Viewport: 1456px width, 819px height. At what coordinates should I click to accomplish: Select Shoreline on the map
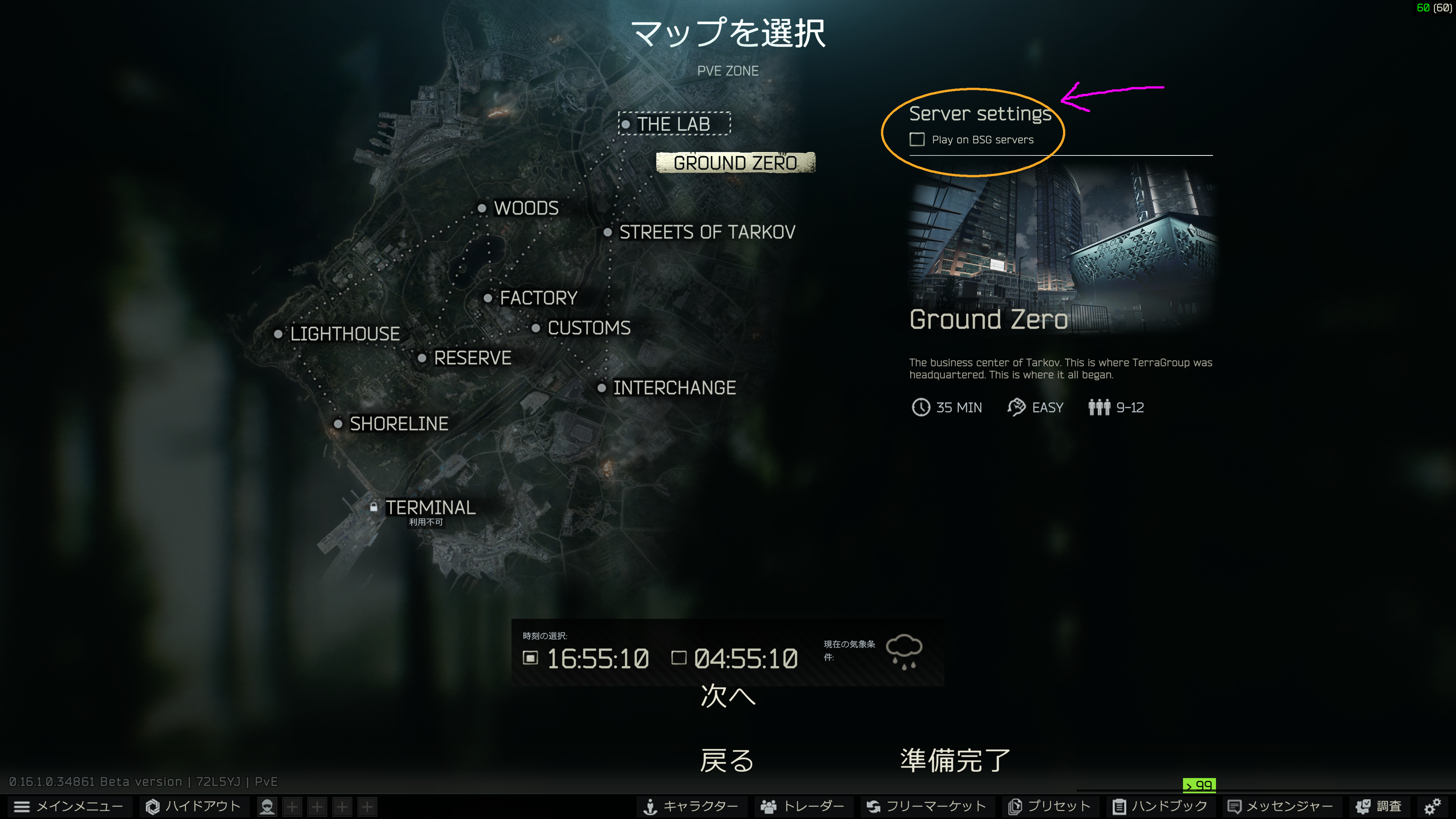coord(399,424)
